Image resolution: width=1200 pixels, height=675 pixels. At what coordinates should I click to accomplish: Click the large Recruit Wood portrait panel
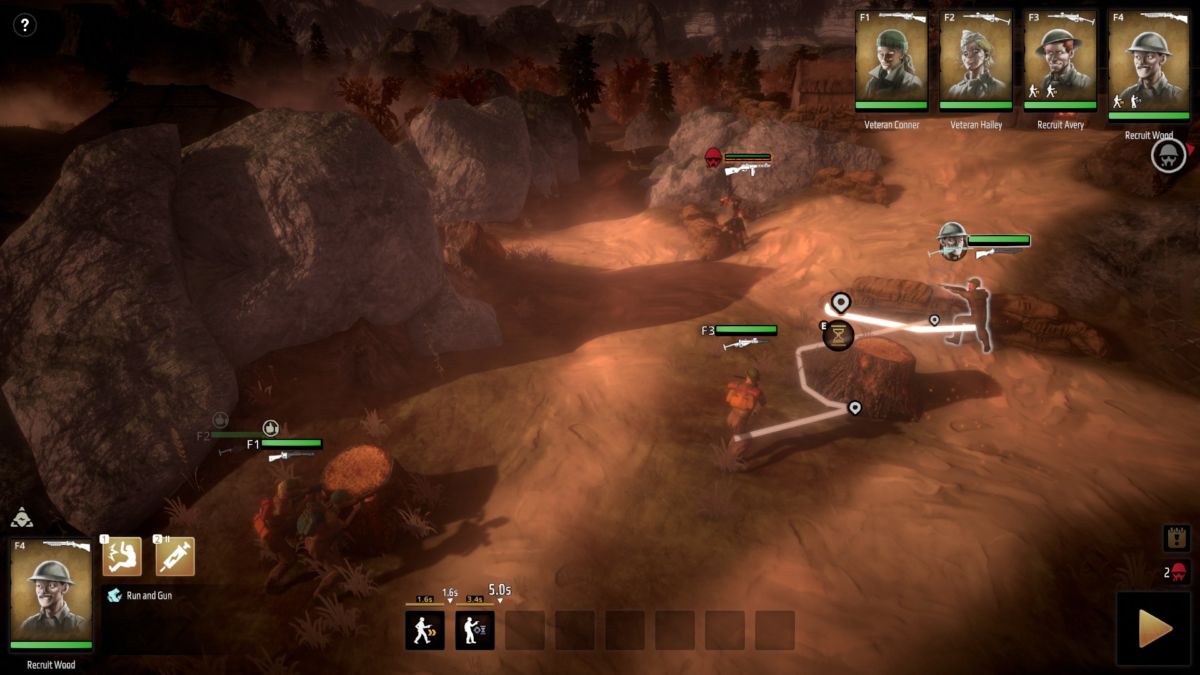coord(51,596)
